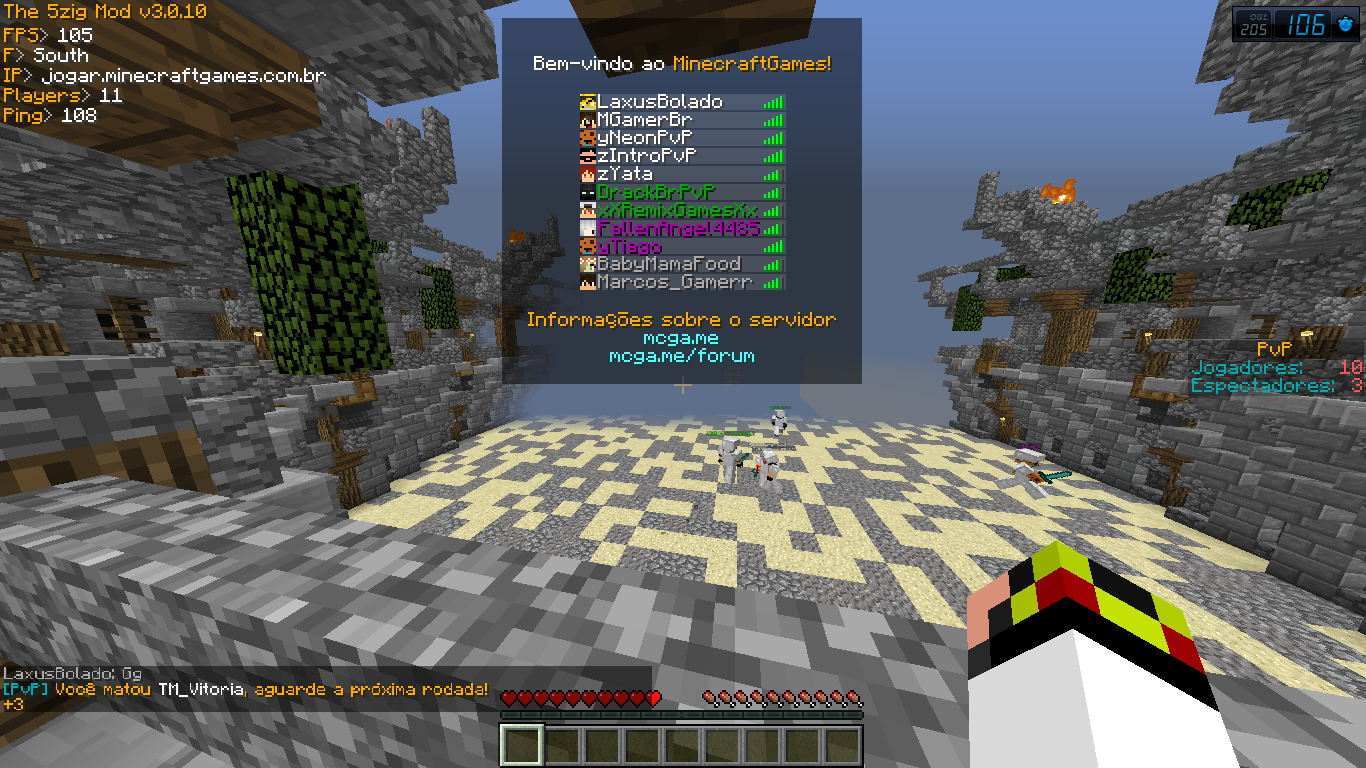Open the mcga.me/forum link
This screenshot has height=768, width=1366.
[682, 356]
